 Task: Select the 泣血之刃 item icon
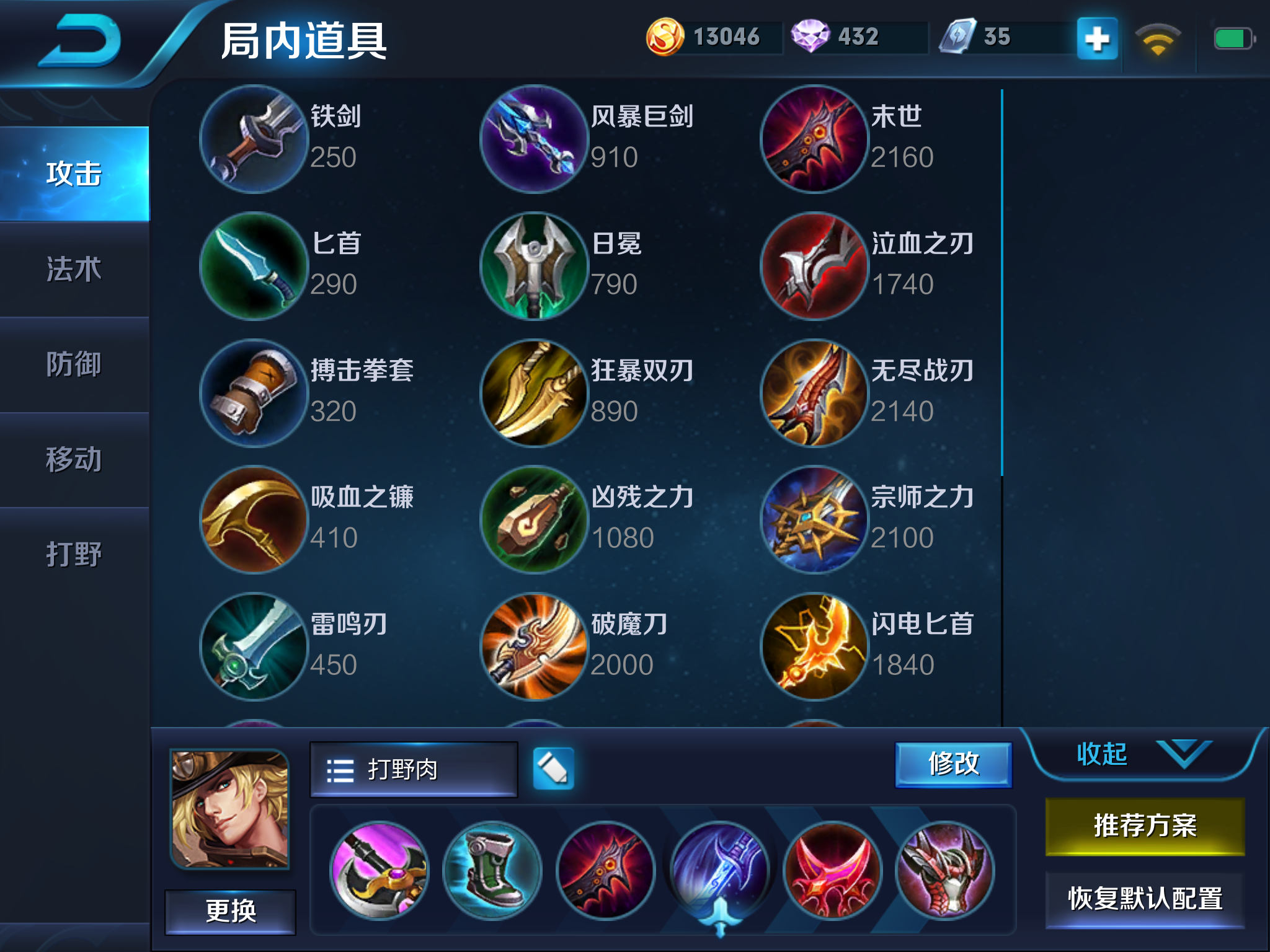(814, 267)
